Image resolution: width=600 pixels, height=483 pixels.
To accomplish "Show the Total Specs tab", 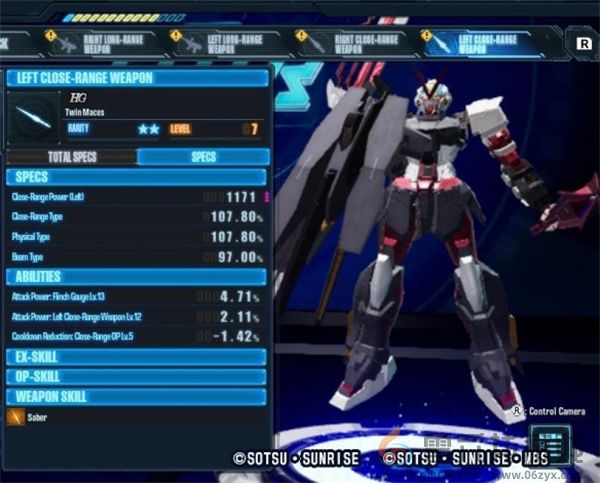I will [x=72, y=157].
